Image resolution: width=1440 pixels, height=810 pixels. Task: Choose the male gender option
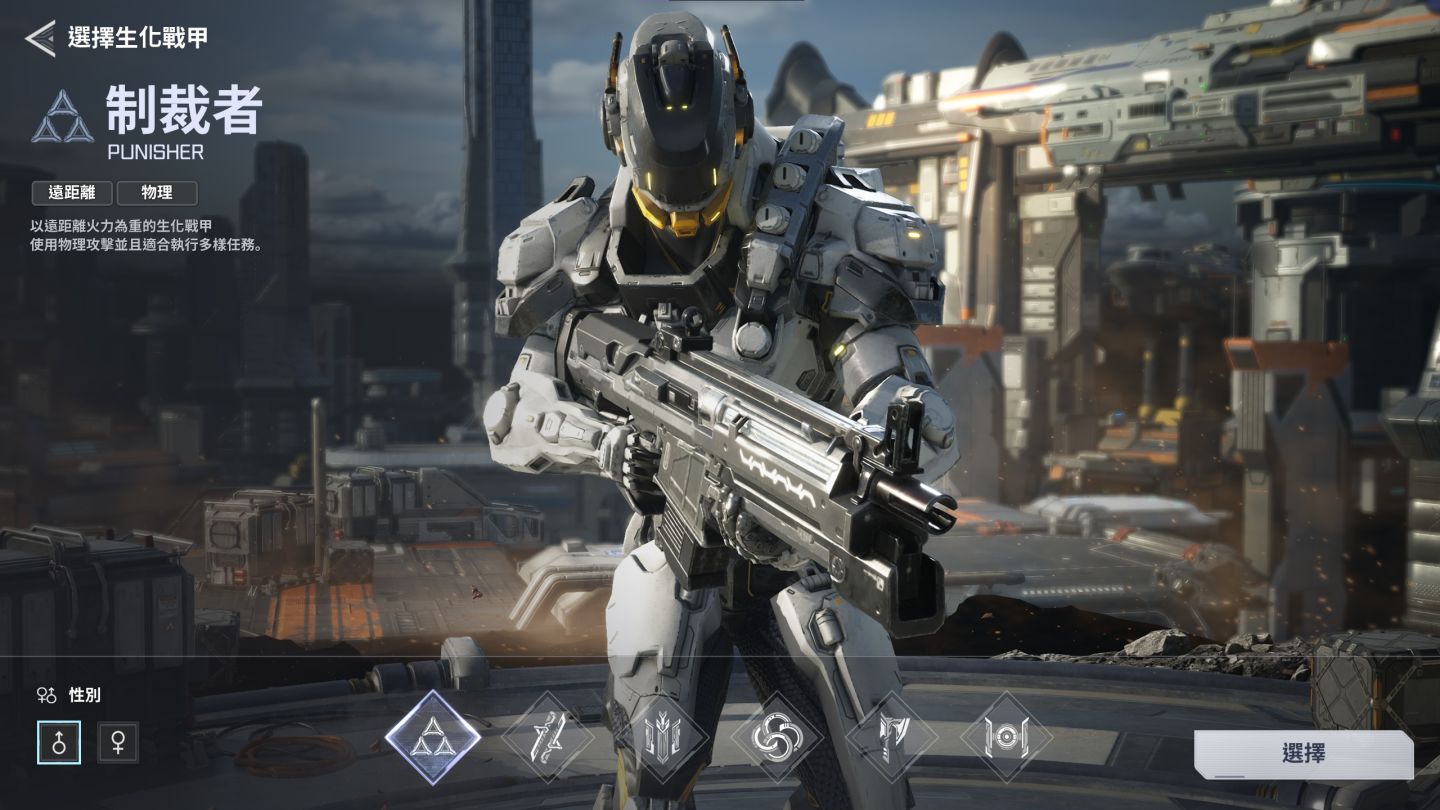(x=59, y=743)
